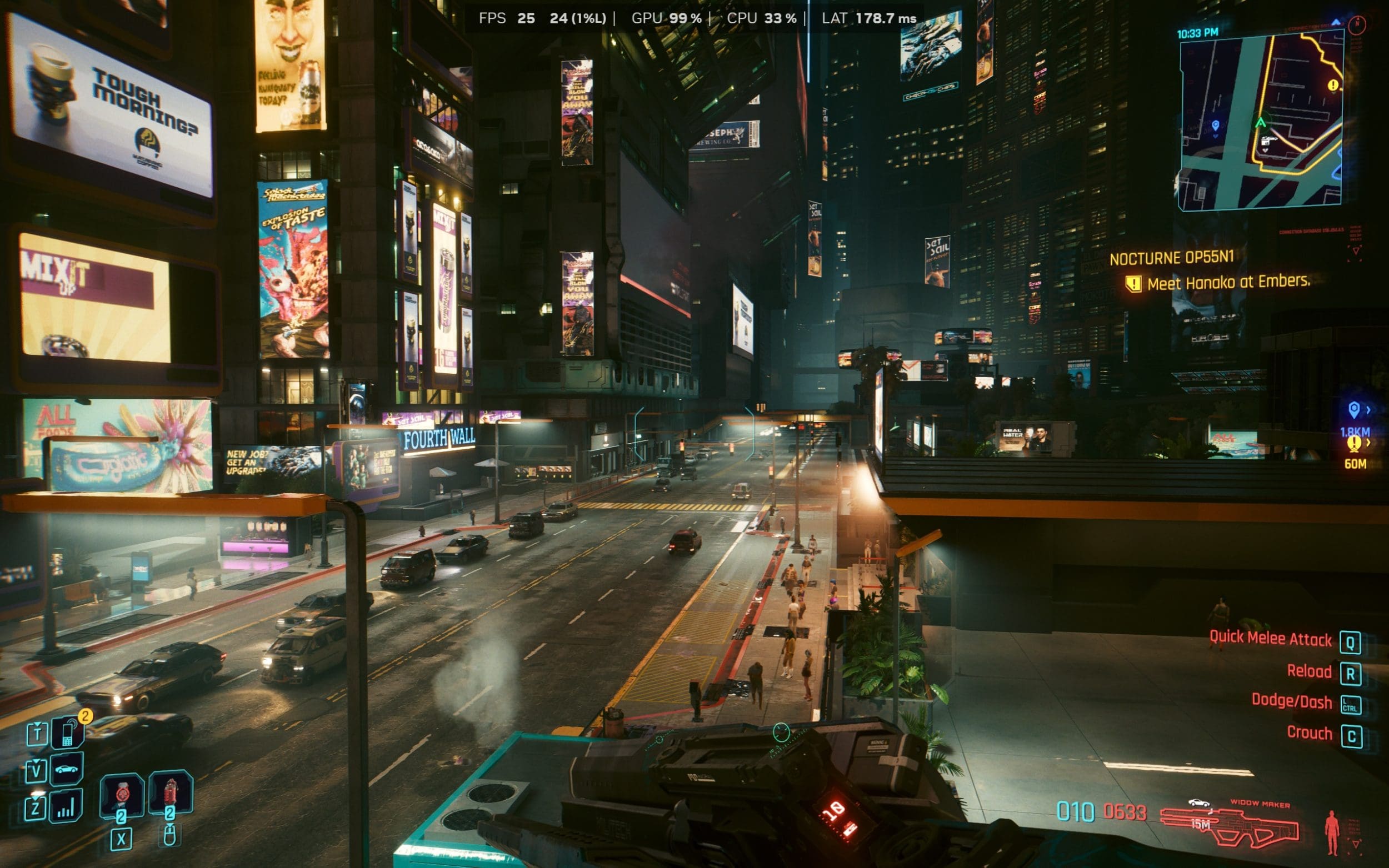
Task: Open the phone icon with notification badge
Action: 68,733
